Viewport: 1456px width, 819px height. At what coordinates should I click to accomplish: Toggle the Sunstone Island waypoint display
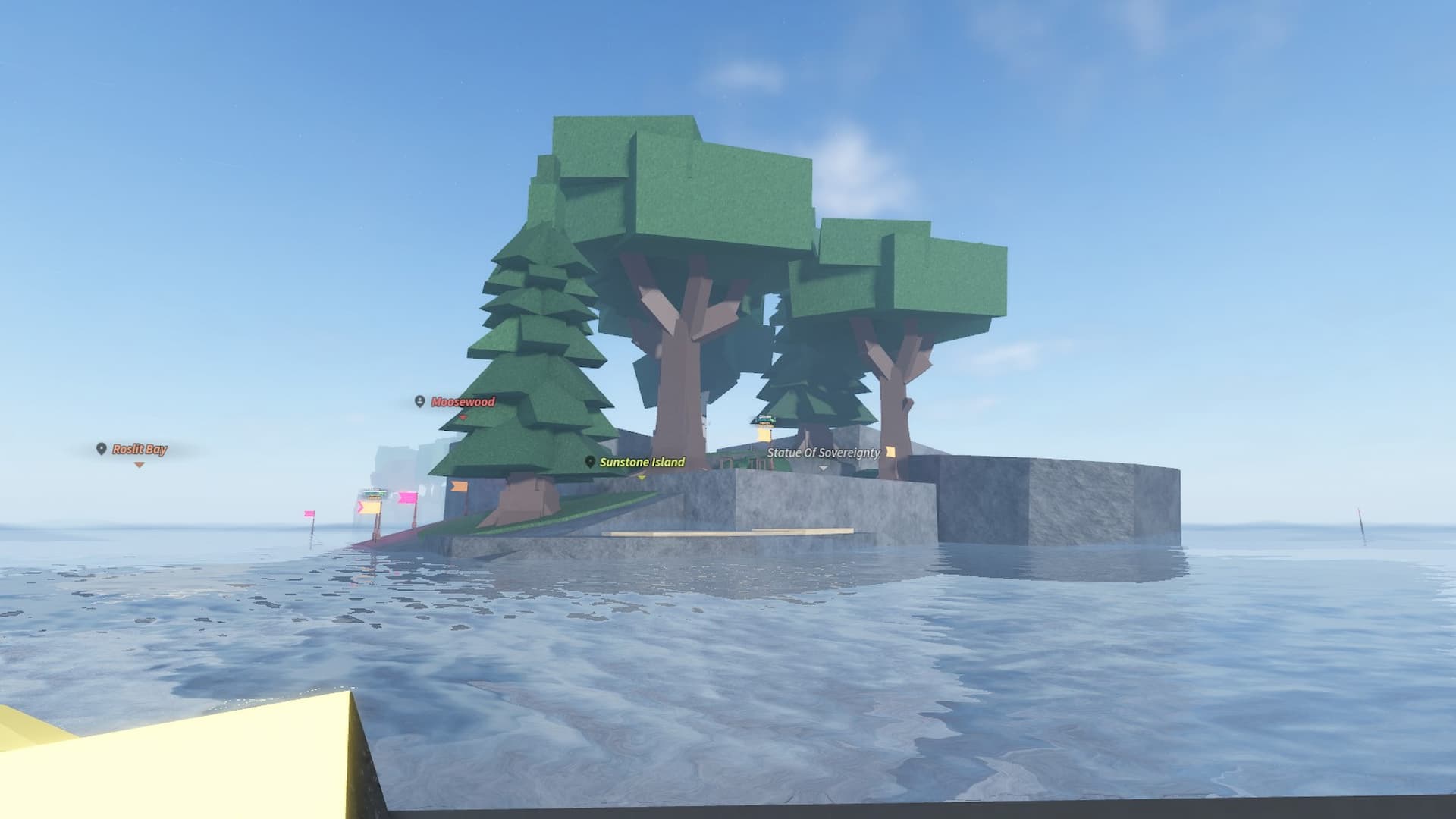[590, 463]
